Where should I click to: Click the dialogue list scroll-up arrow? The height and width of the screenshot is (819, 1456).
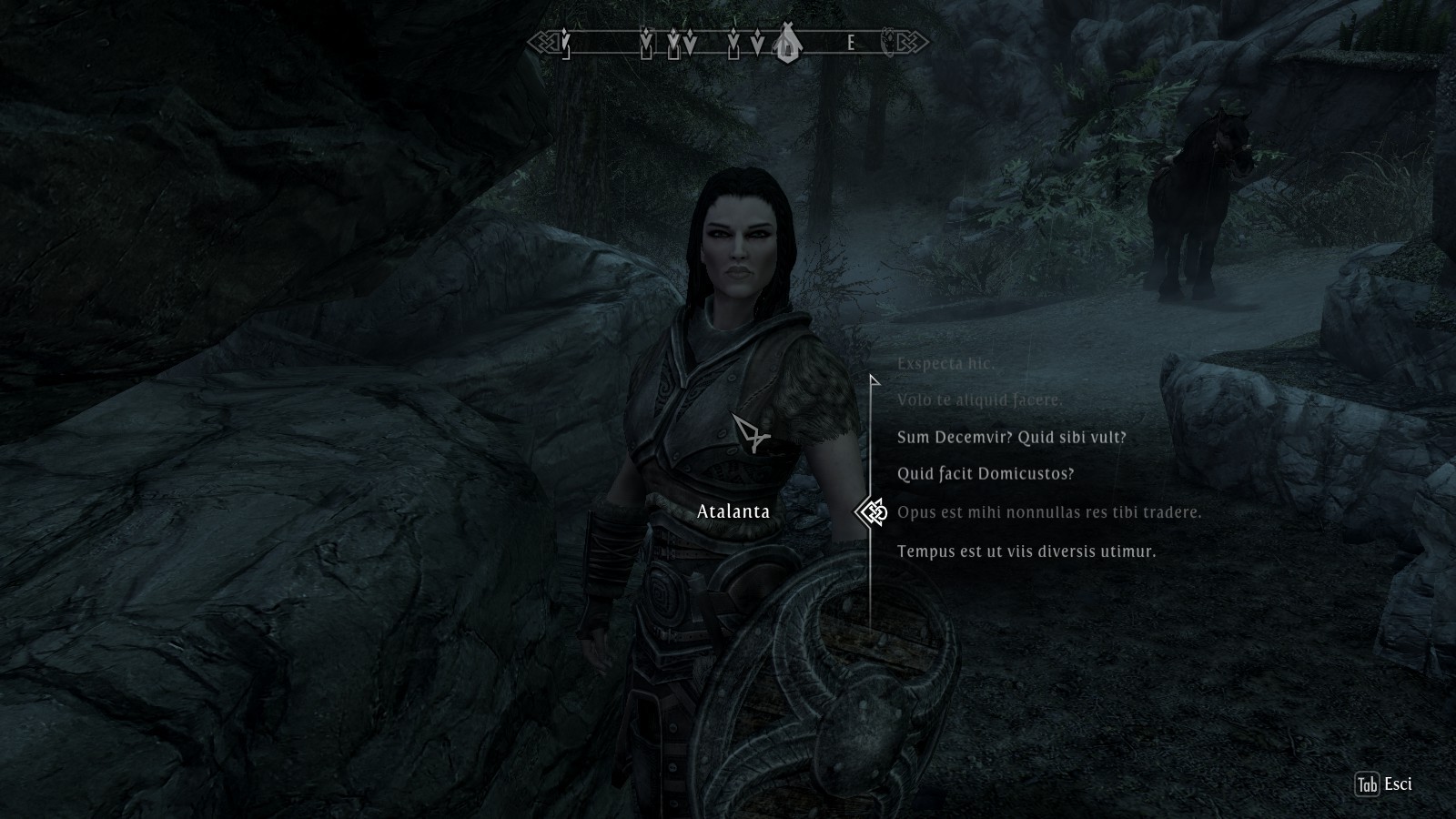tap(874, 380)
